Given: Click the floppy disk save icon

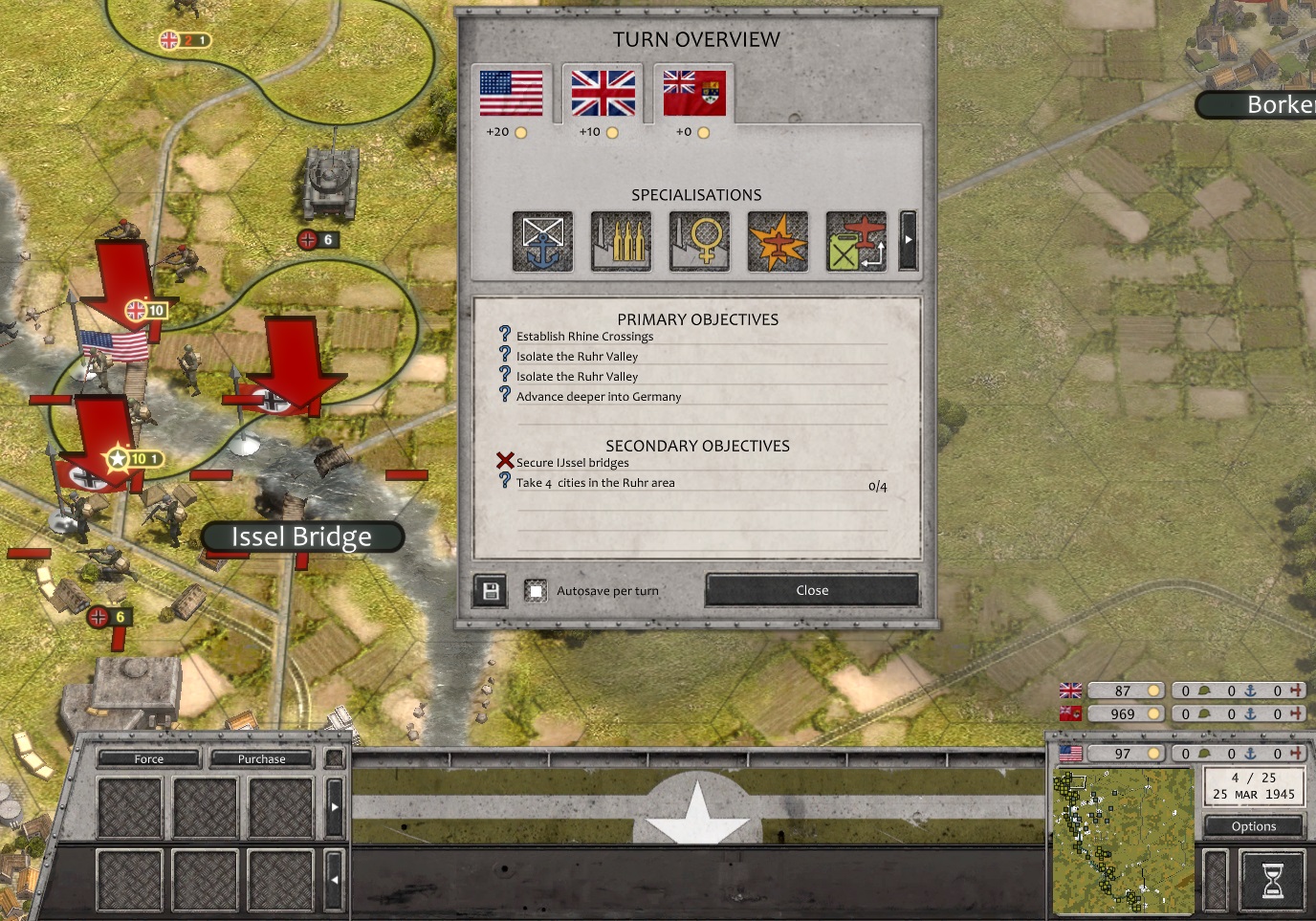Looking at the screenshot, I should tap(490, 590).
